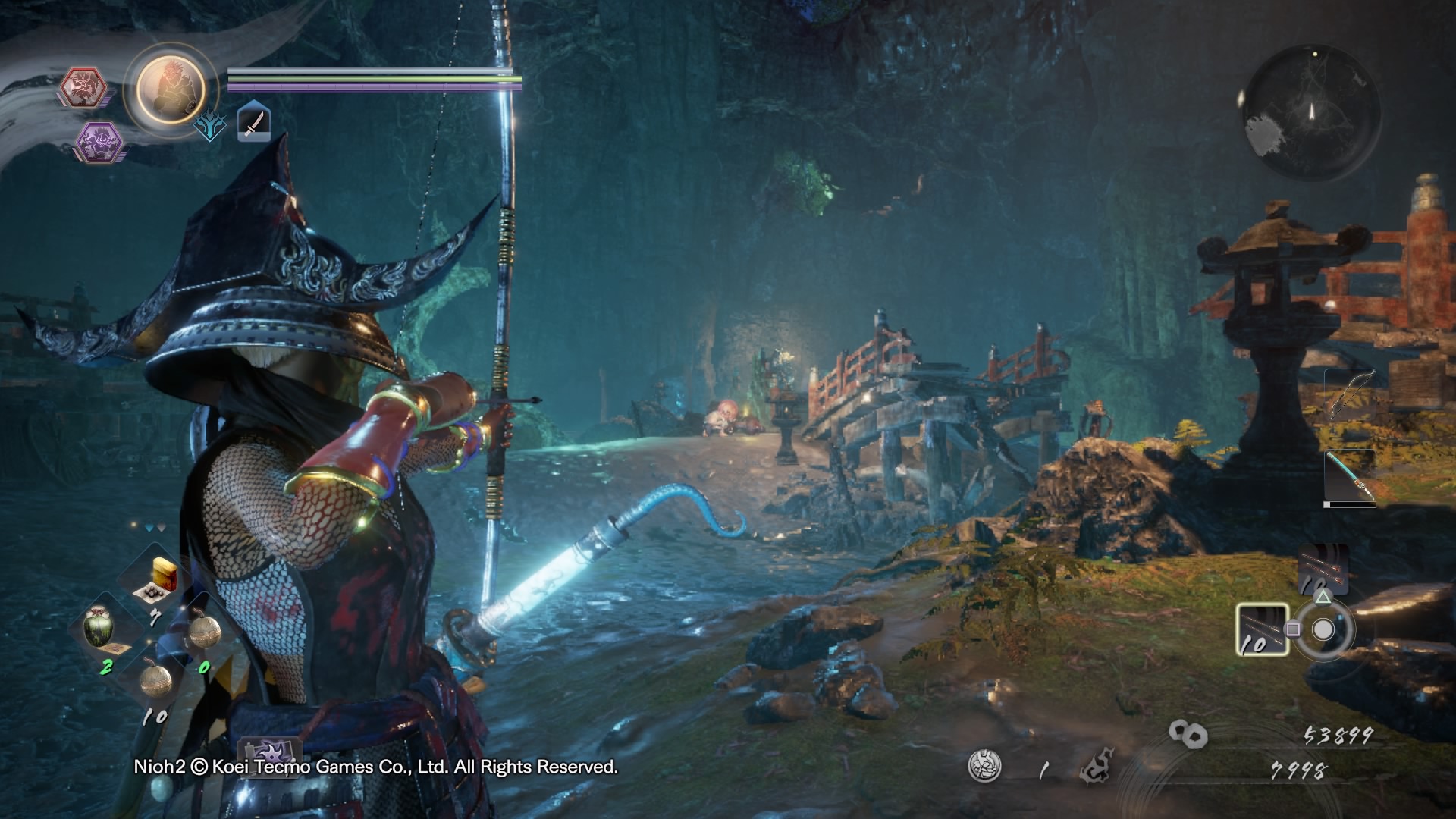Screen dimensions: 1456x819
Task: Select the bomb slot showing zero count
Action: 203,630
